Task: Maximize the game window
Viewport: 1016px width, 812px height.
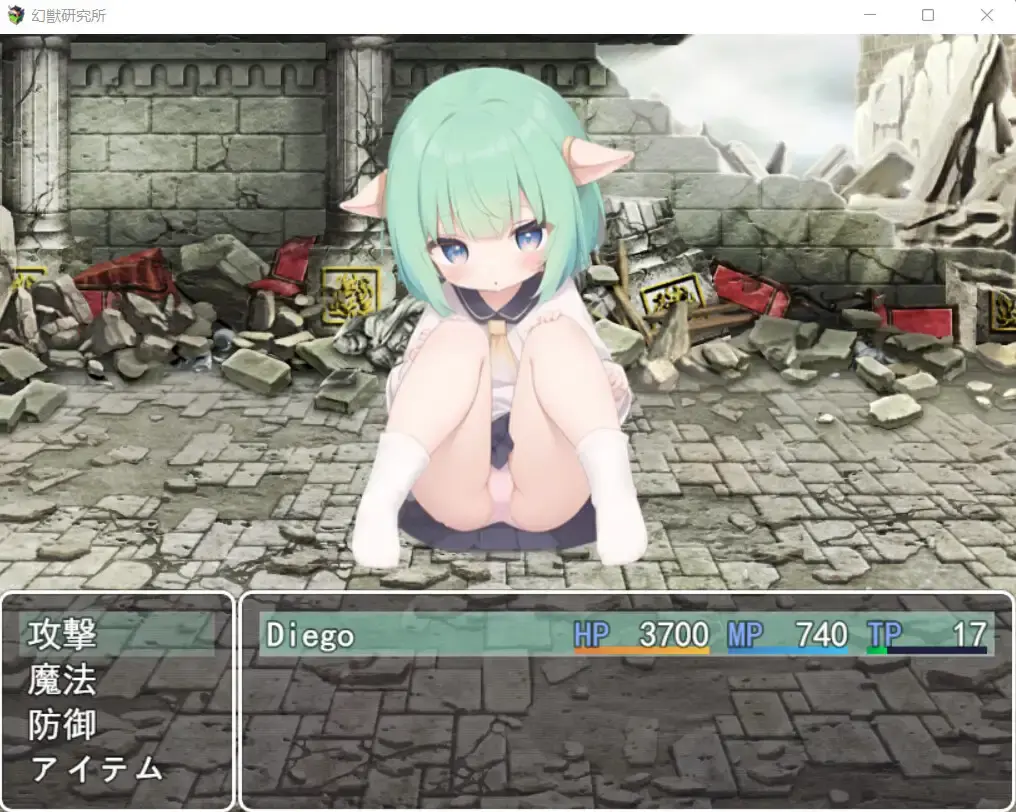Action: (928, 16)
